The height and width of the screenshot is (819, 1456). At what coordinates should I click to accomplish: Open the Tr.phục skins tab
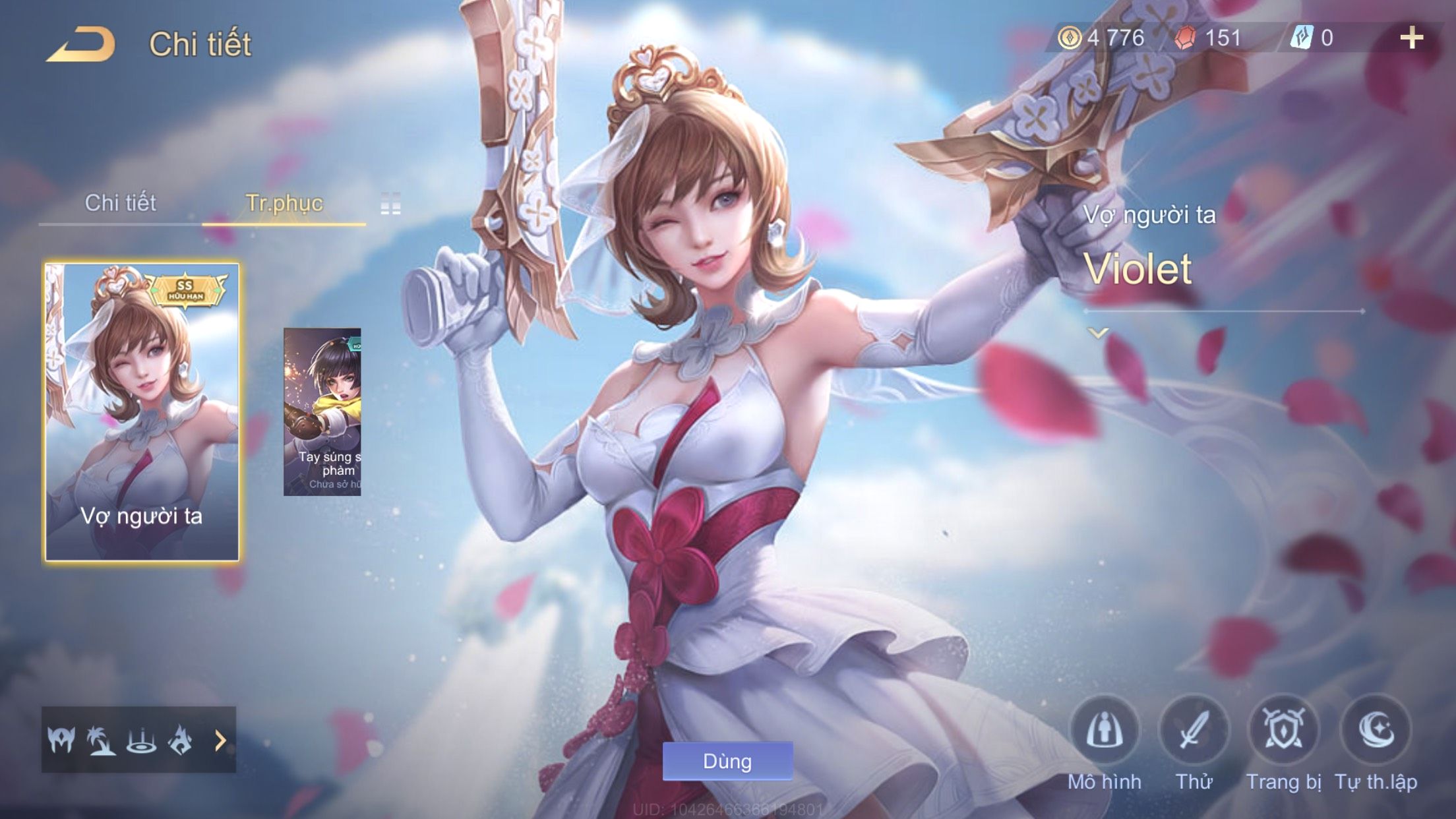284,202
